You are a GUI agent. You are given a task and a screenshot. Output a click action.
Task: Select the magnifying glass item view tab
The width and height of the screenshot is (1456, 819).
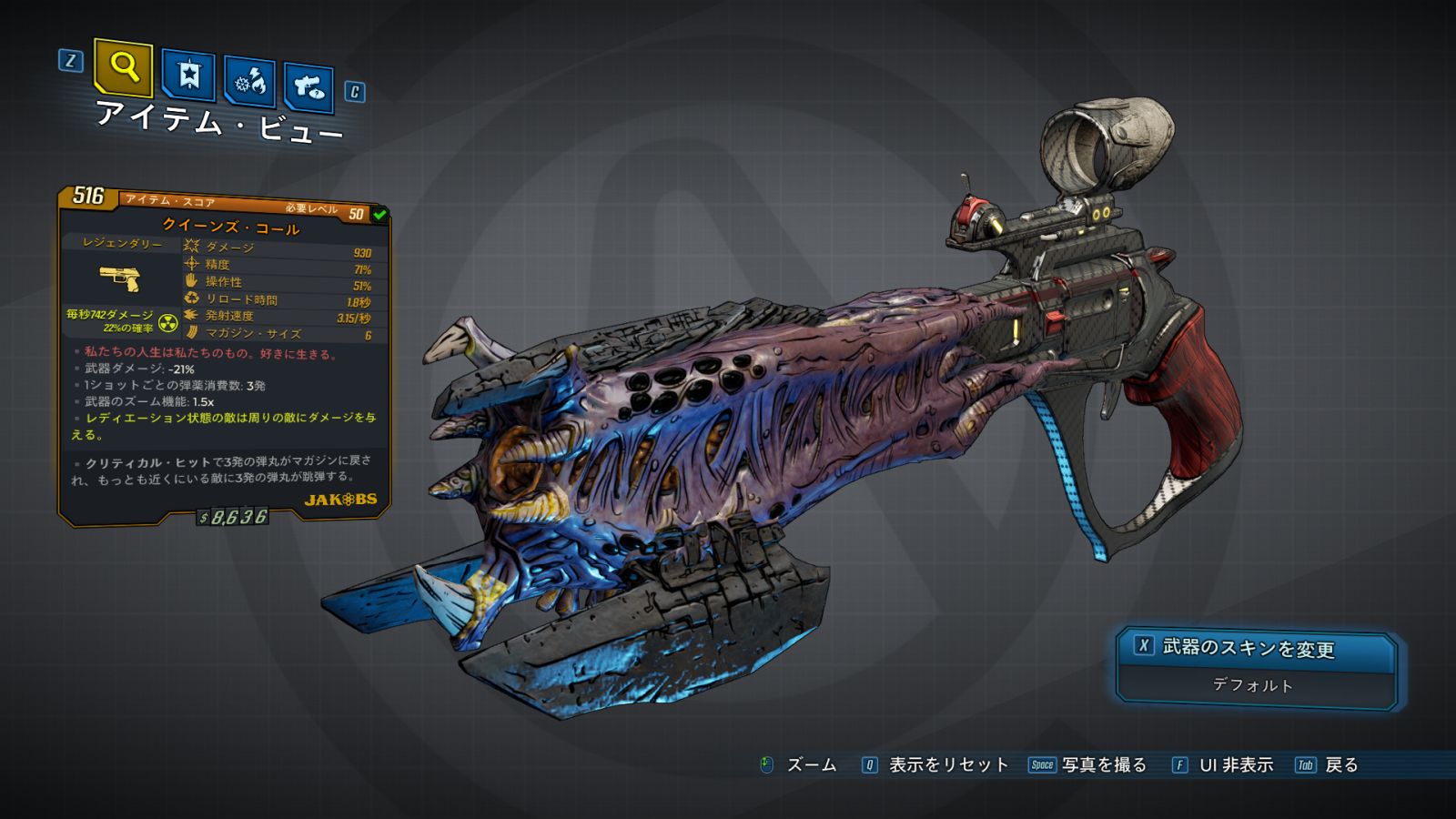[123, 67]
